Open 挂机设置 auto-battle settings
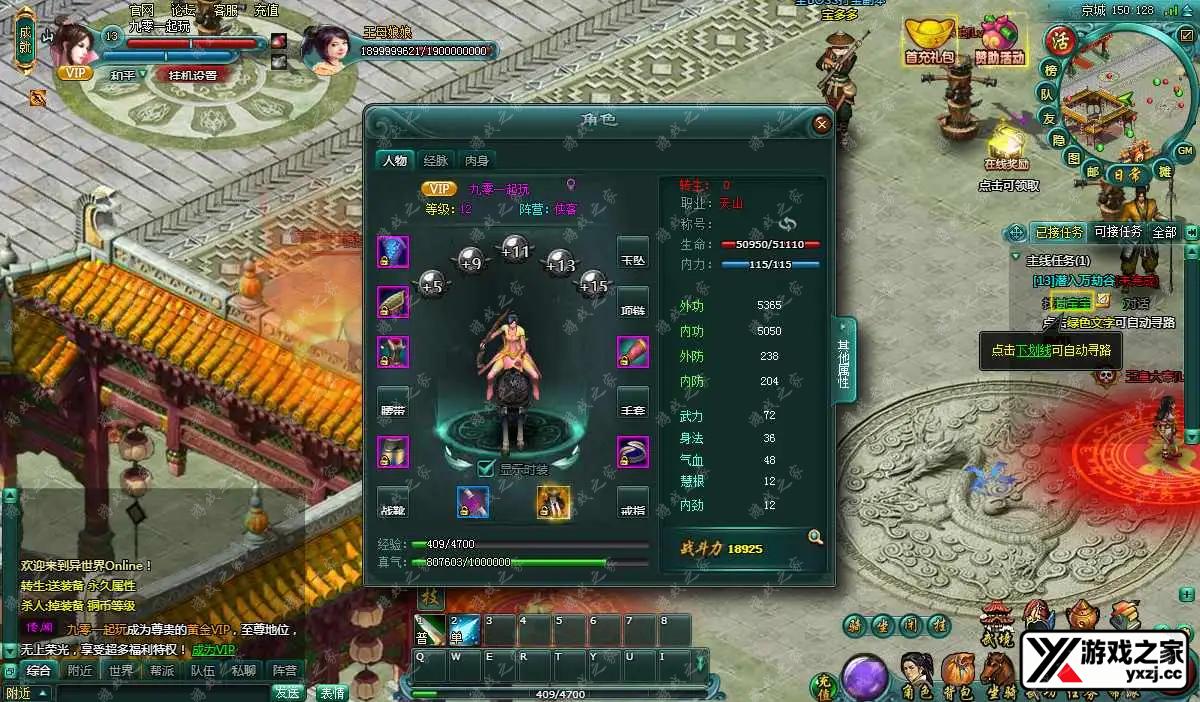Viewport: 1200px width, 702px height. [x=193, y=75]
